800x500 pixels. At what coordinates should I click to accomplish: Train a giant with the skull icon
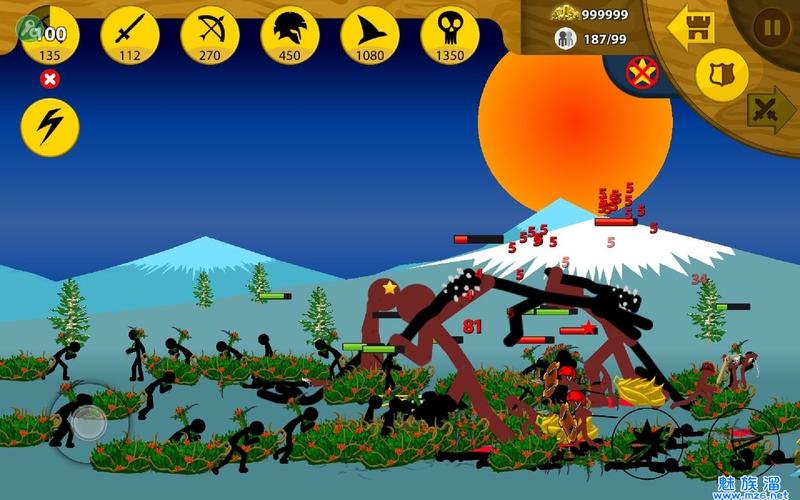tap(449, 35)
